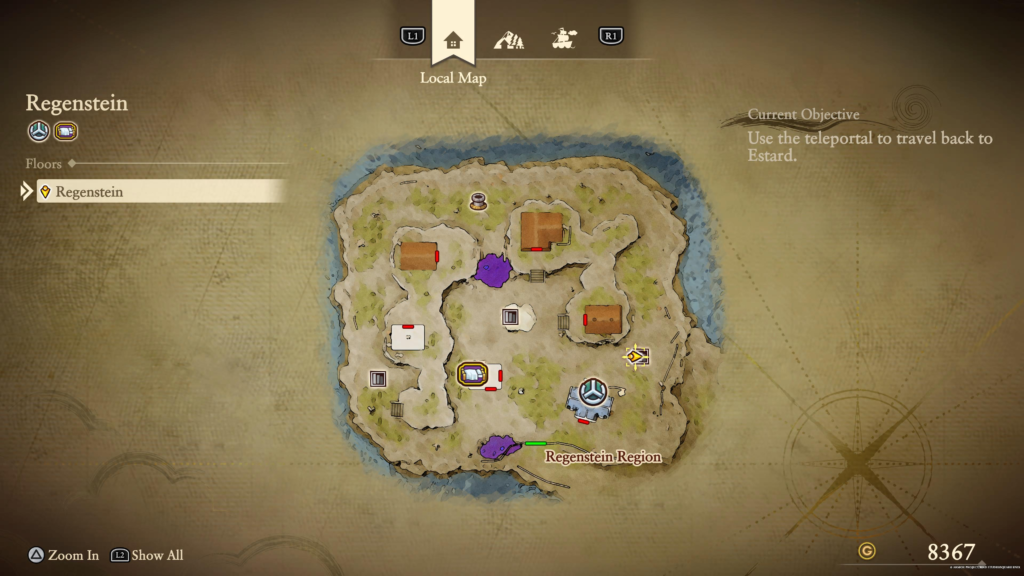Click the book legend icon under Regenstein title
1024x576 pixels.
[x=66, y=131]
